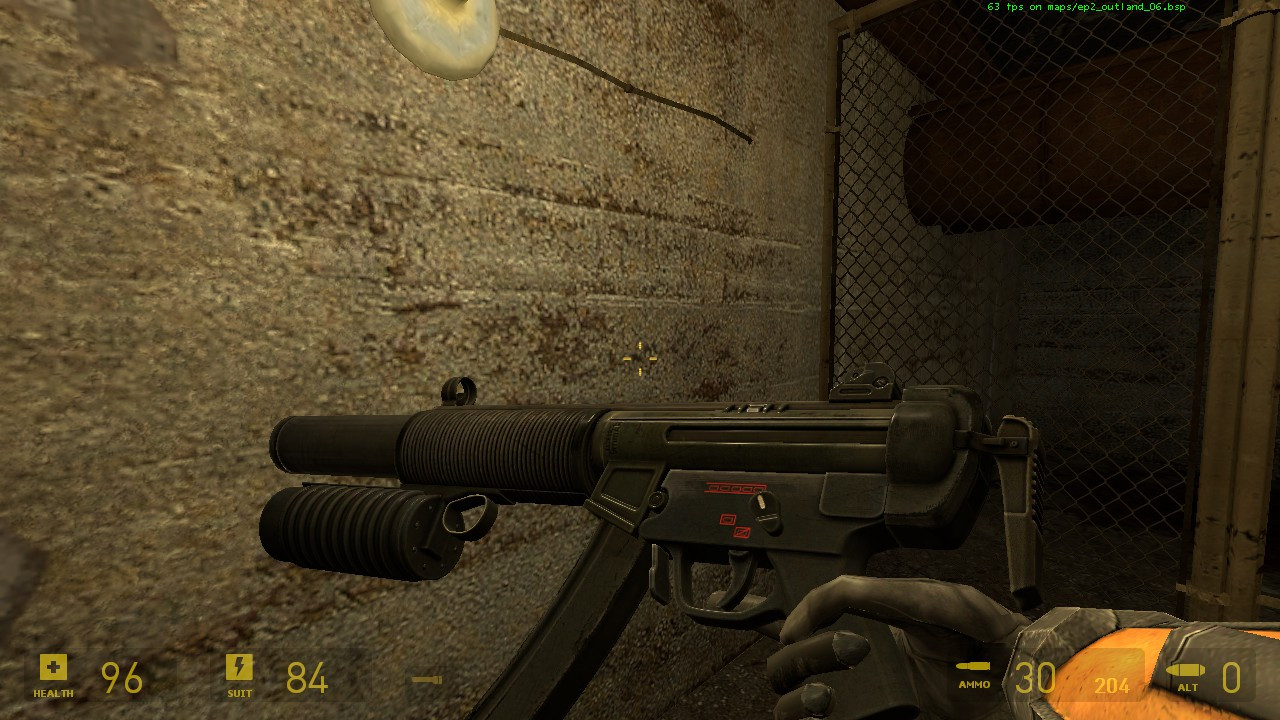Click the SMG front sight post

(460, 390)
